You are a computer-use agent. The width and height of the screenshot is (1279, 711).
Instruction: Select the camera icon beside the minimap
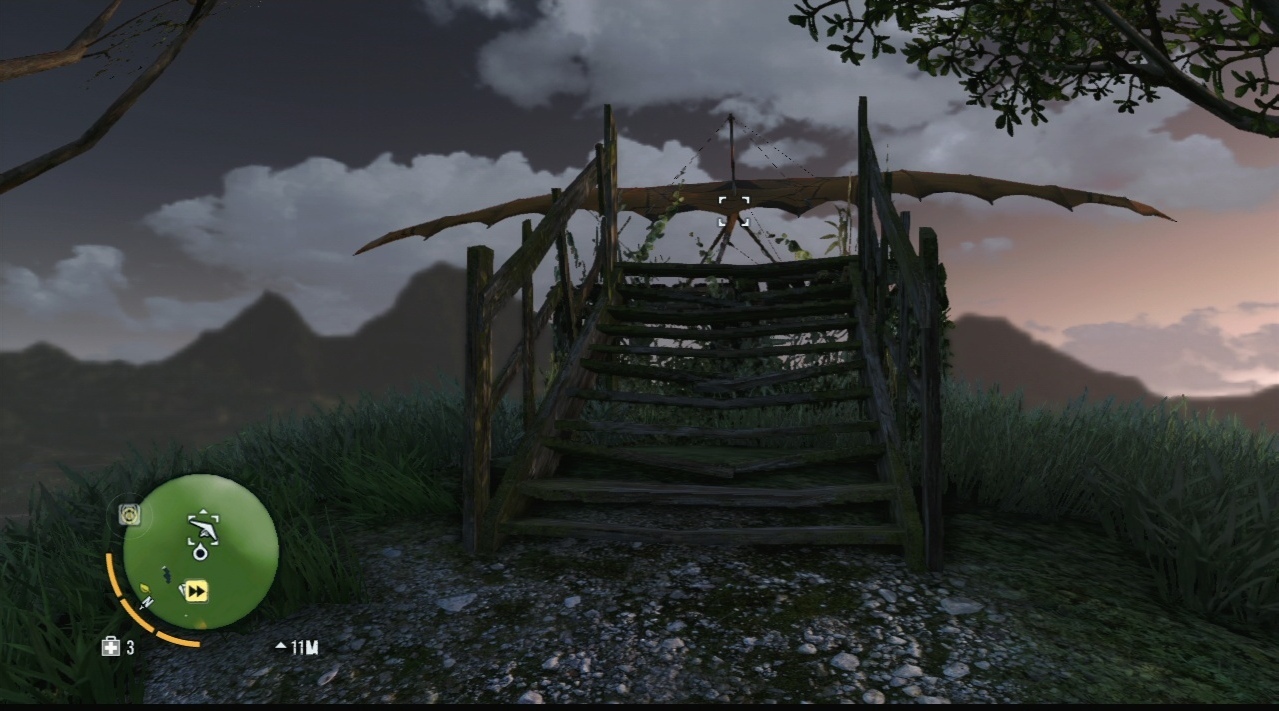click(x=129, y=514)
